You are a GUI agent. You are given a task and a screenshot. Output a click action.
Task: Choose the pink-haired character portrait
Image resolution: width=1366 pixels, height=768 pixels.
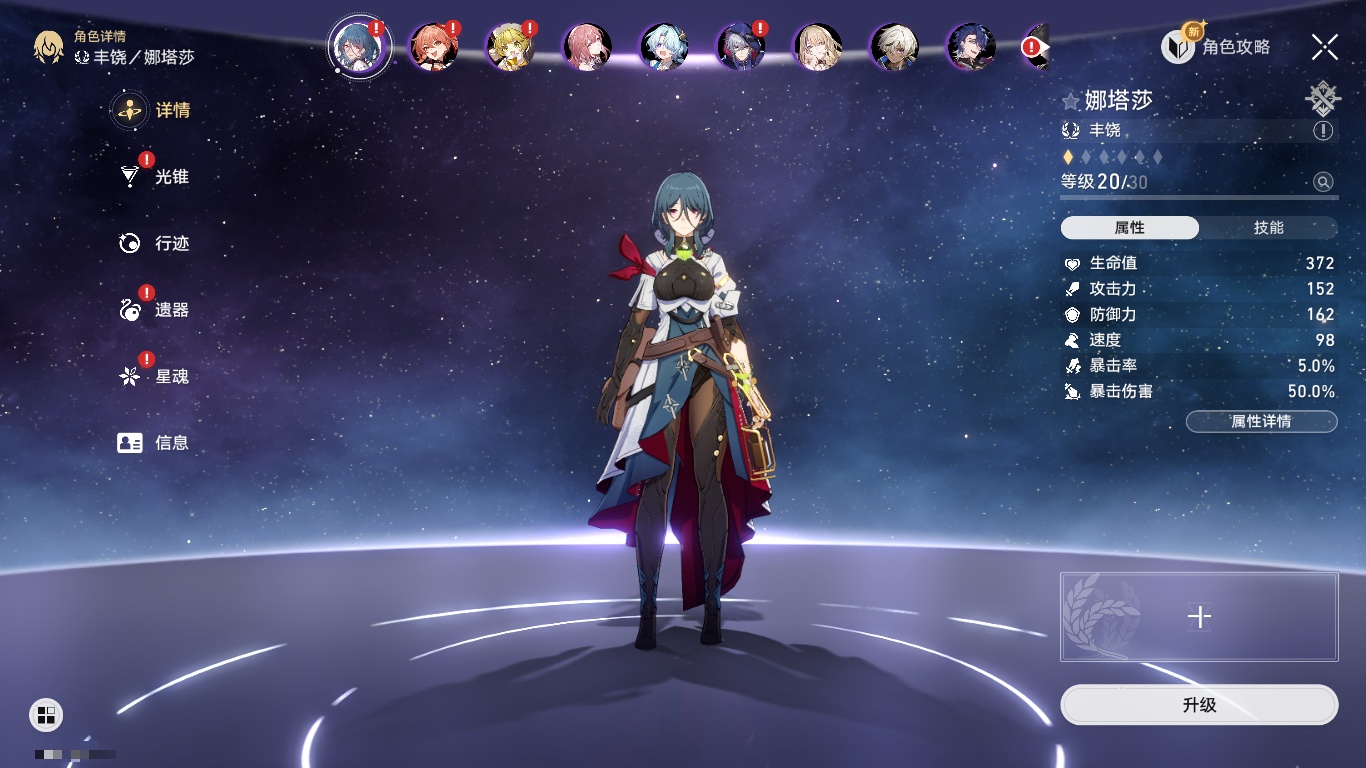point(587,46)
